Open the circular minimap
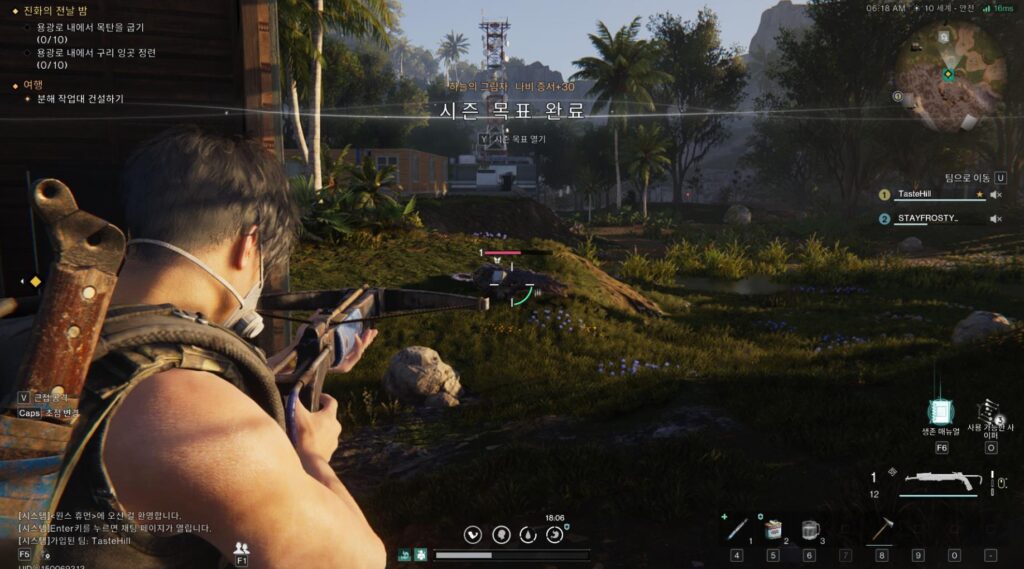This screenshot has width=1024, height=569. 948,75
